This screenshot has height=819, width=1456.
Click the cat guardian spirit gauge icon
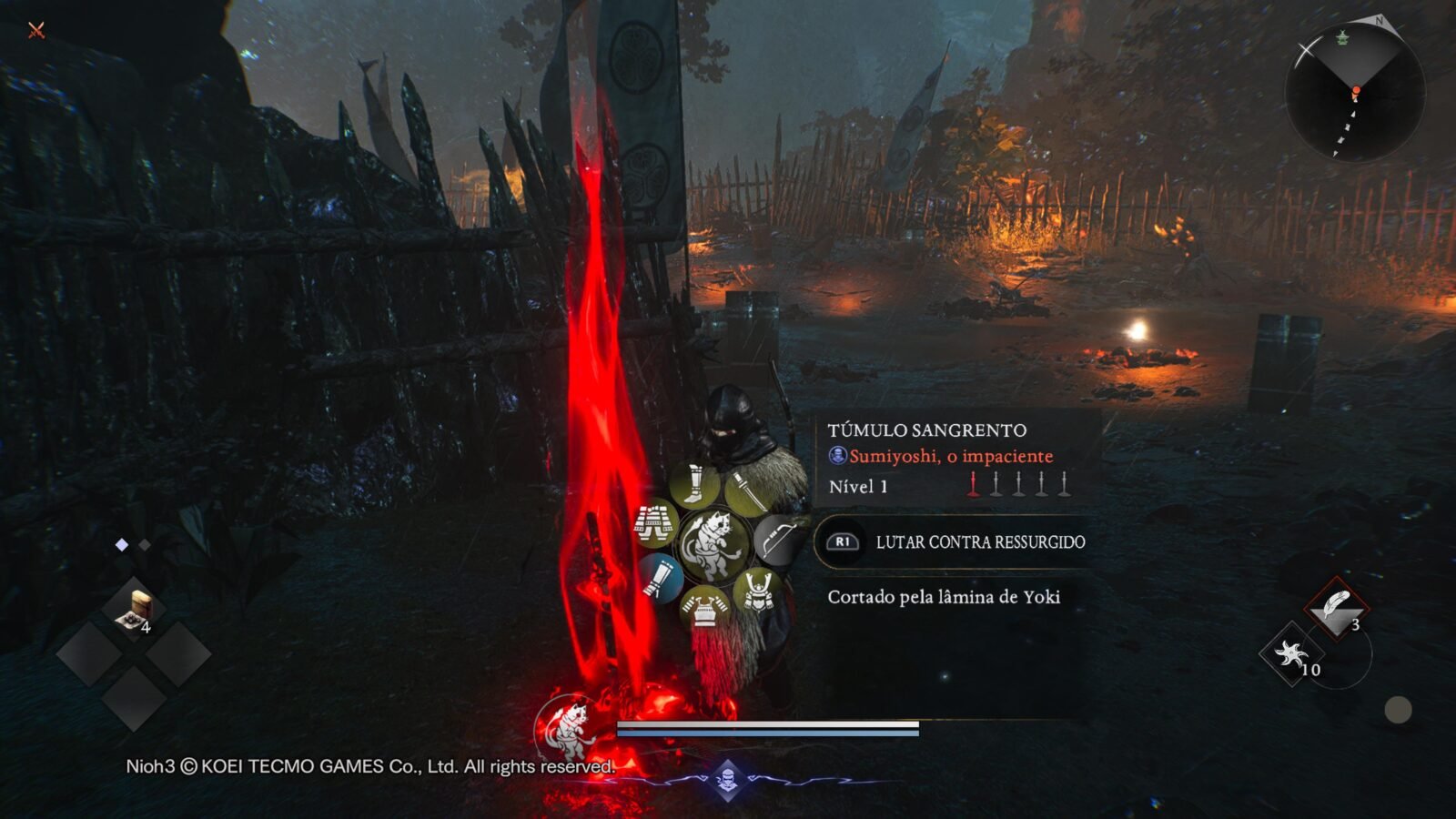568,729
